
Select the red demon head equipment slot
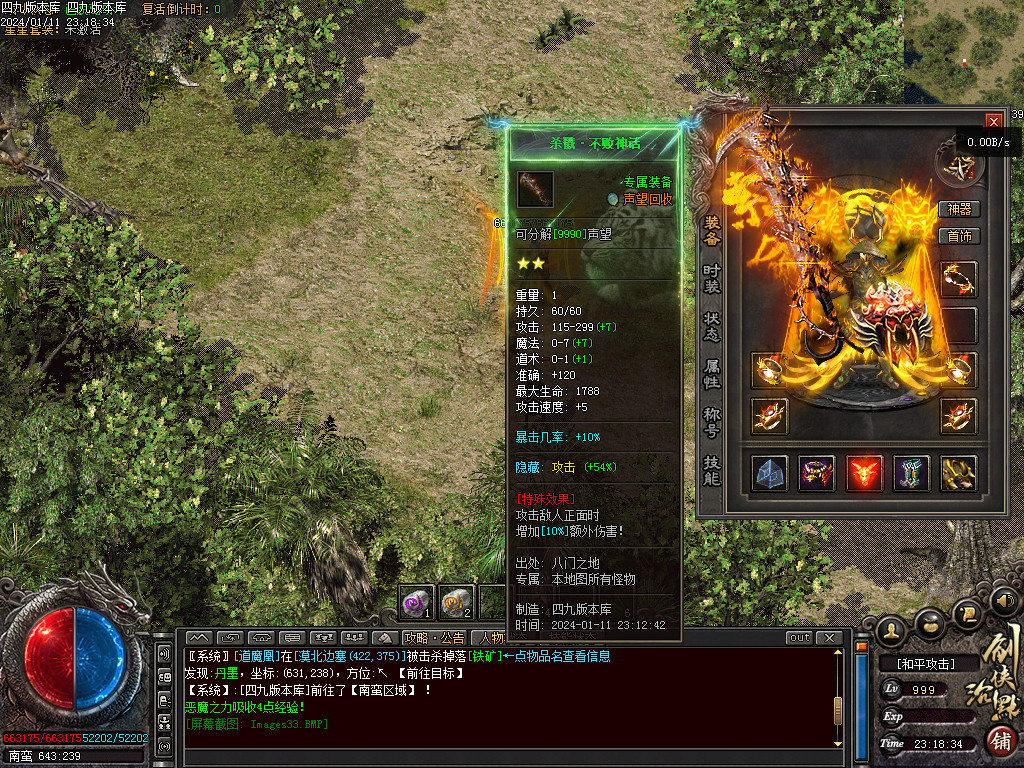point(864,473)
